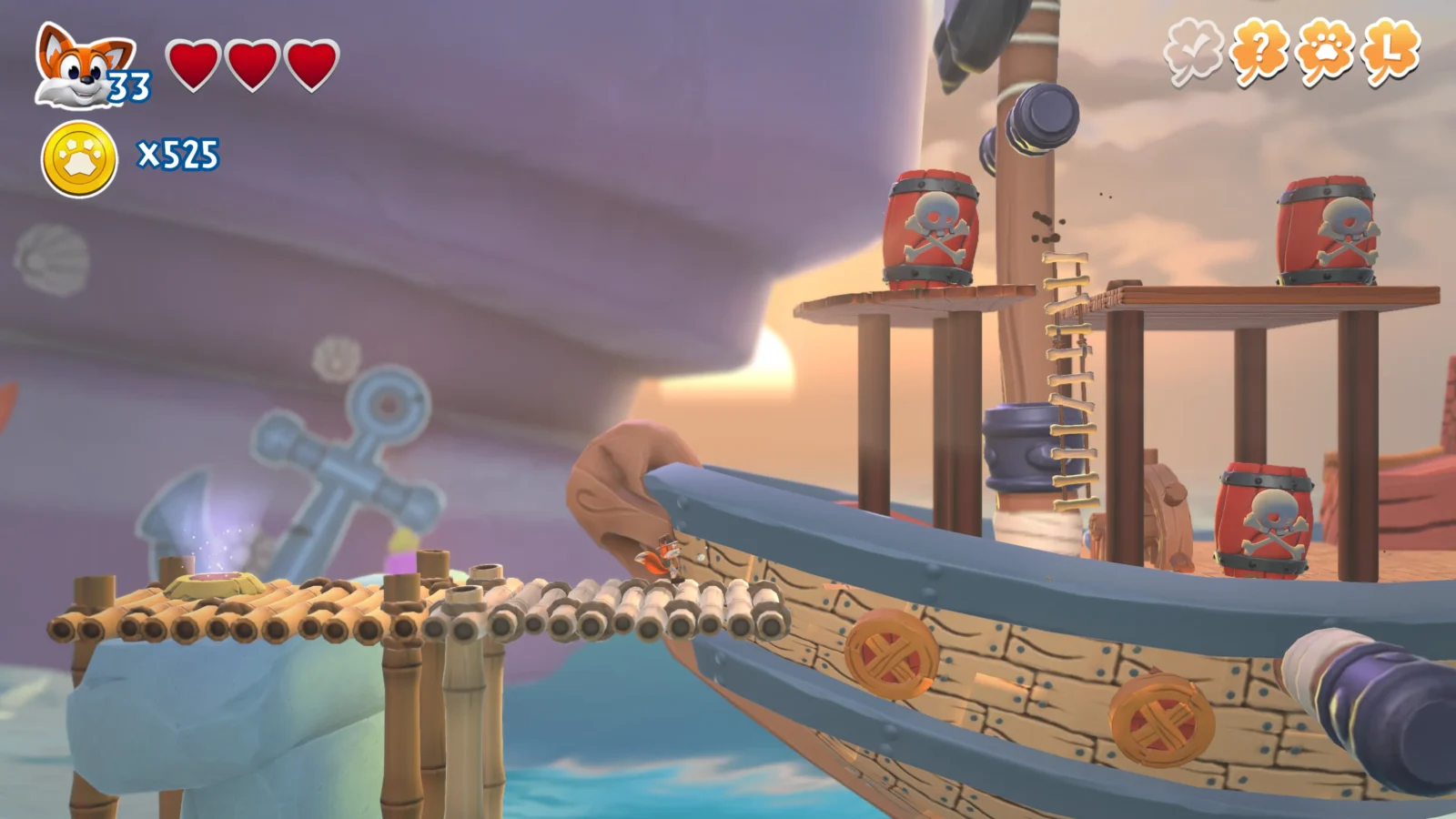
Task: Click Lucky the fox lives icon
Action: pos(84,66)
